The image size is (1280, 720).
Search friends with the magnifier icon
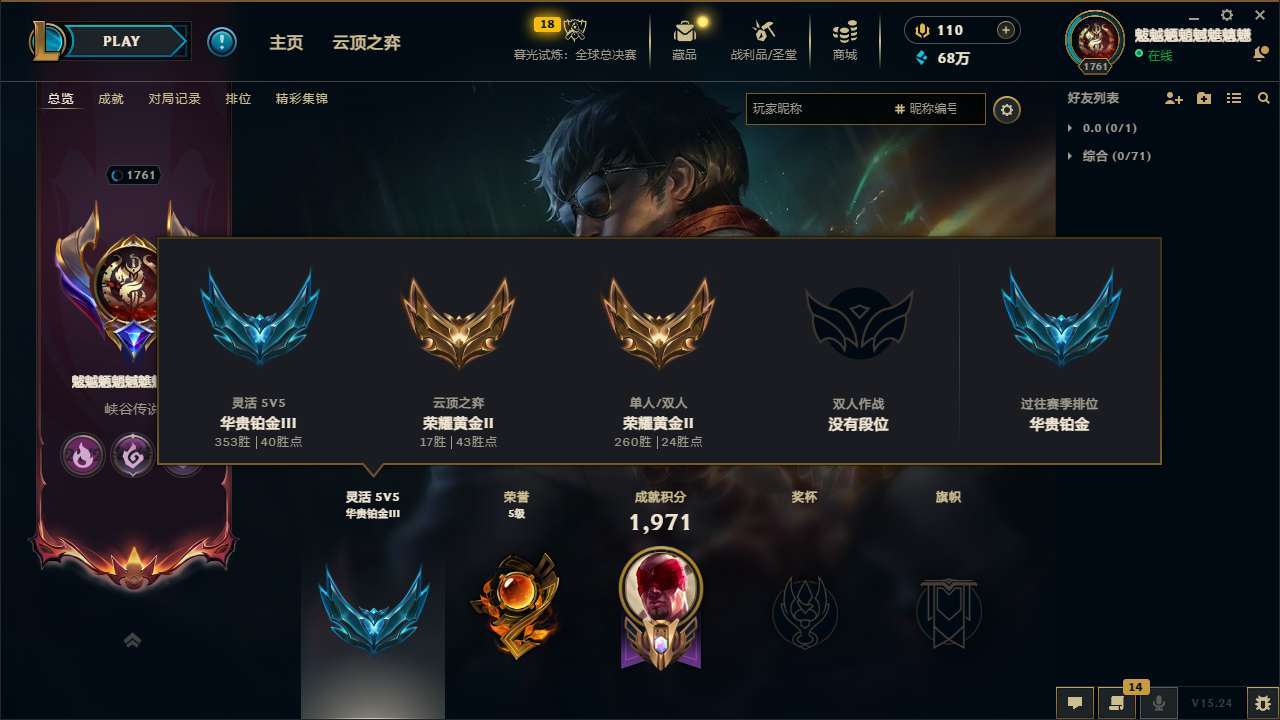1263,98
